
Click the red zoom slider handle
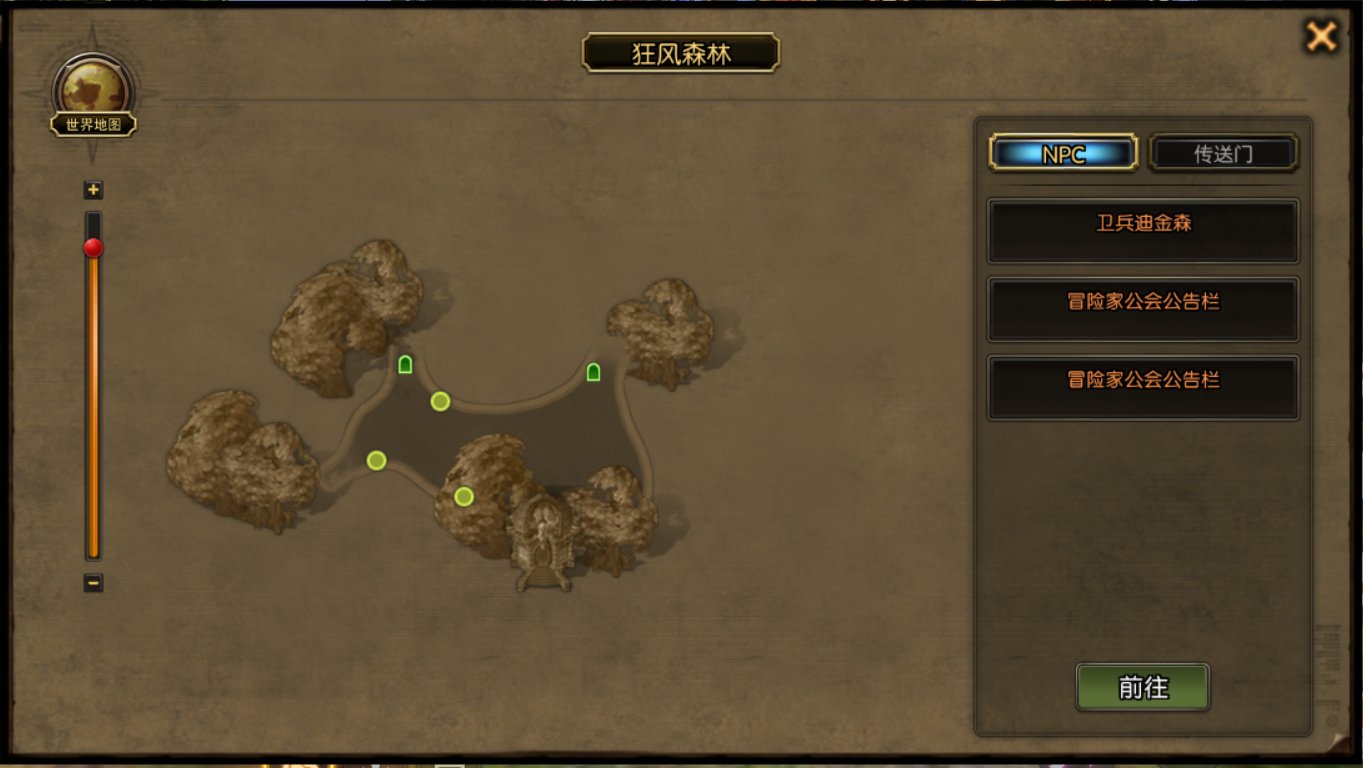click(93, 248)
